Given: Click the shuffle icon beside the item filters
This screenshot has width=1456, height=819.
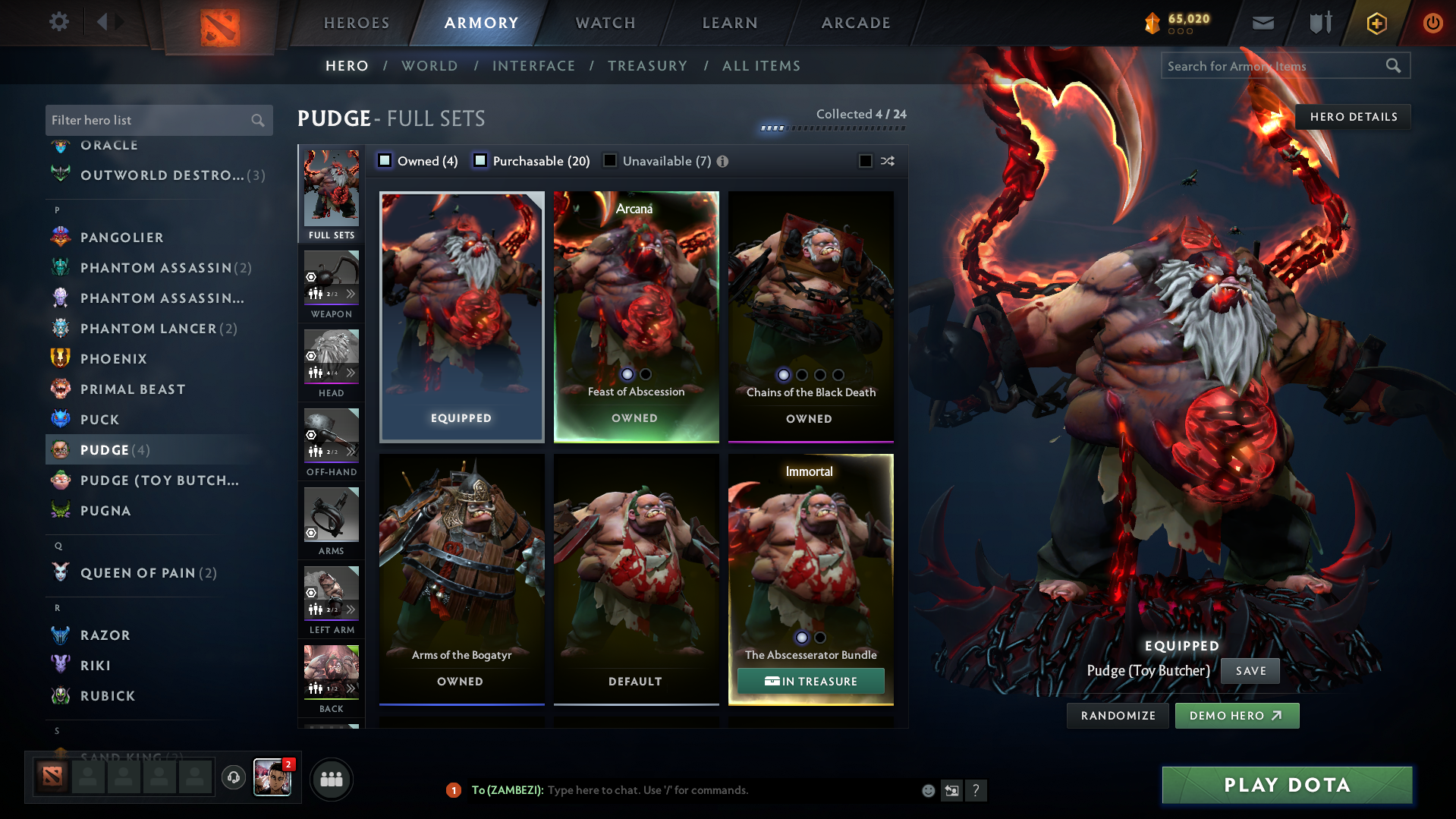Looking at the screenshot, I should (x=886, y=161).
